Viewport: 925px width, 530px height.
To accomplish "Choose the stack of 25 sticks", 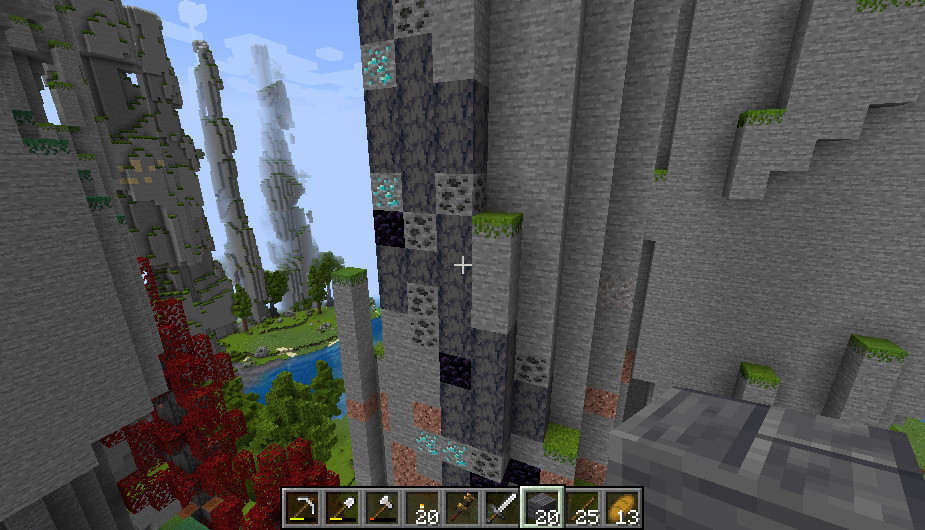I will [x=582, y=508].
